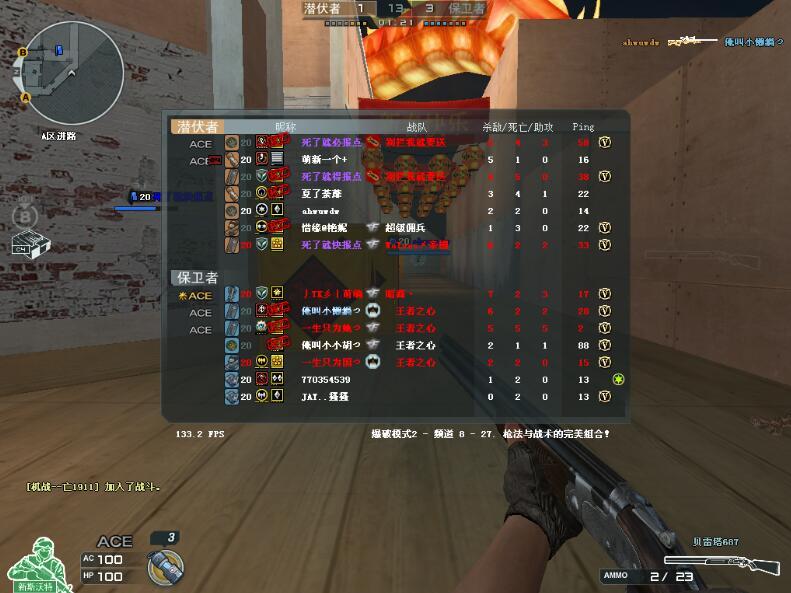Click the Ping column header
Viewport: 791px width, 593px height.
[x=583, y=127]
